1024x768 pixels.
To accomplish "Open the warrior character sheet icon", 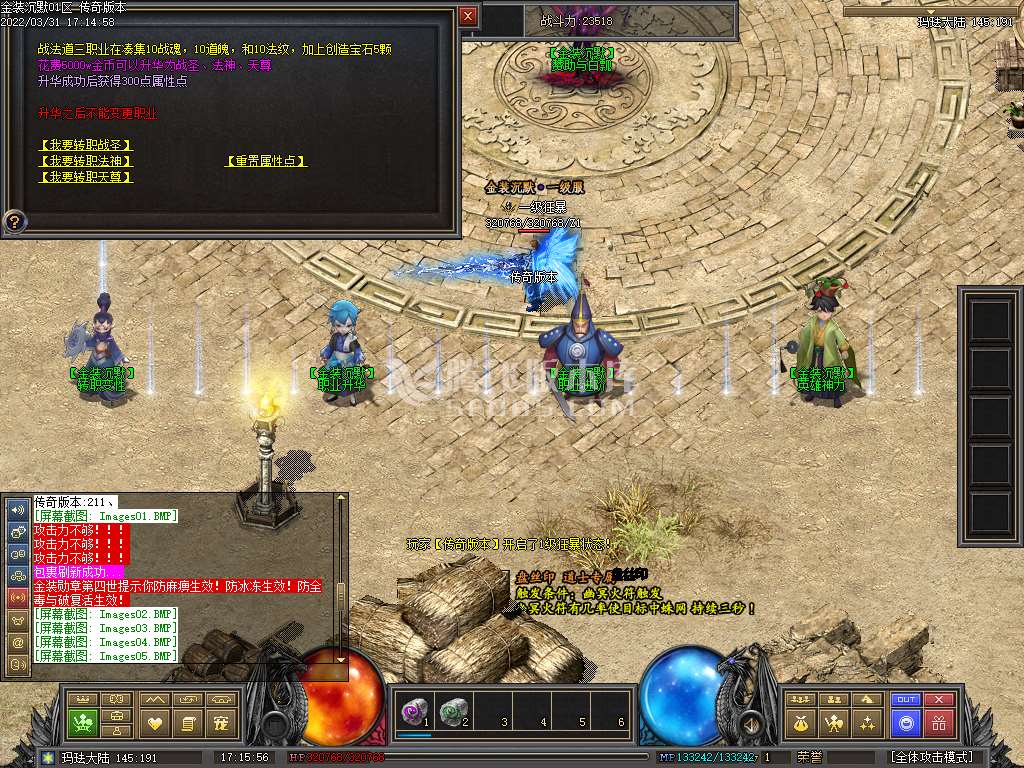I will tap(835, 722).
